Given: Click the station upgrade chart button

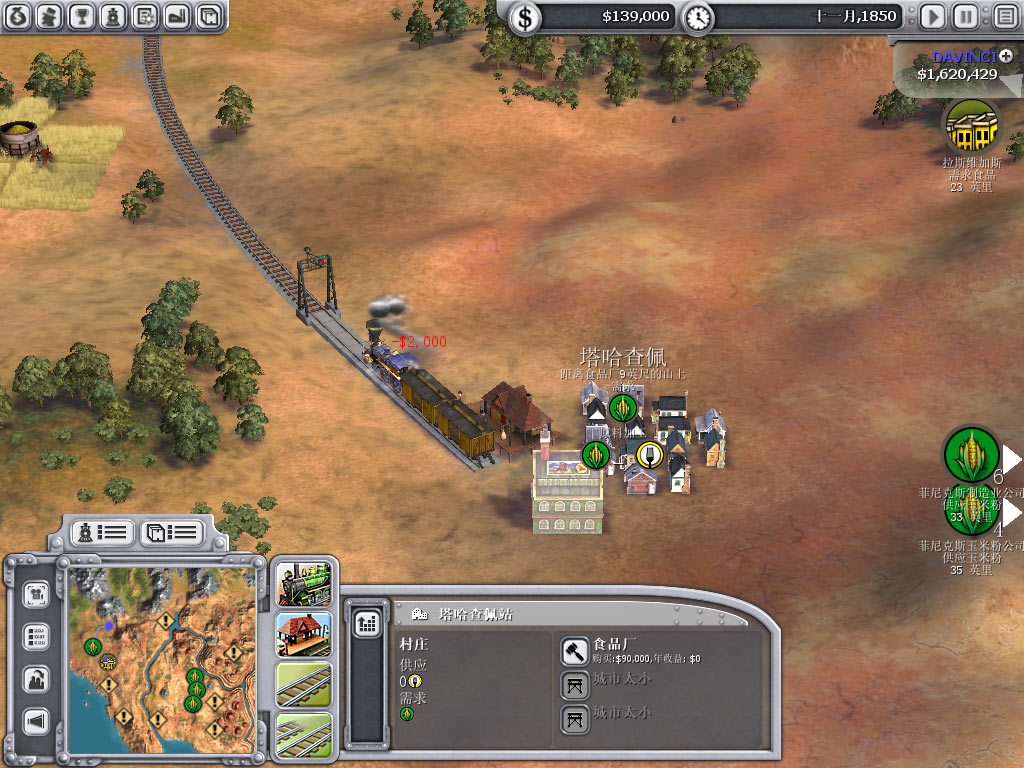Looking at the screenshot, I should click(367, 623).
